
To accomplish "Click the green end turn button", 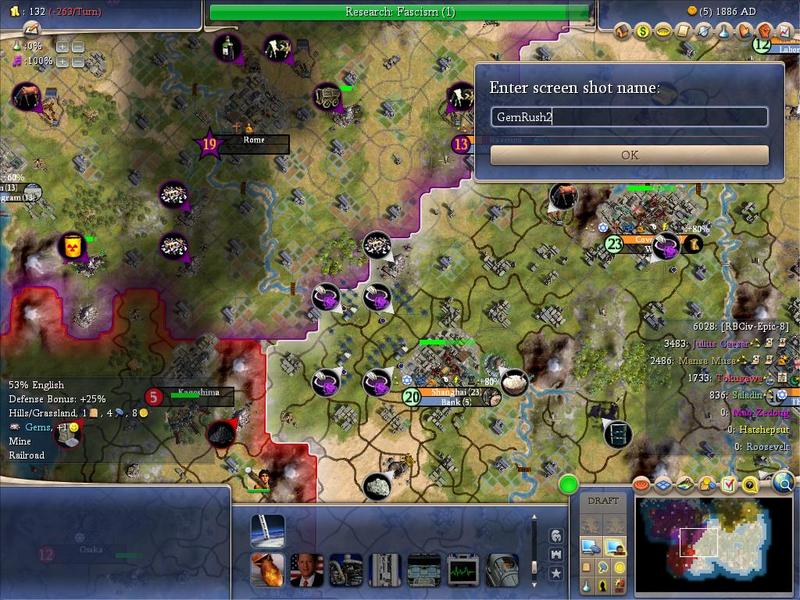I will pos(569,485).
